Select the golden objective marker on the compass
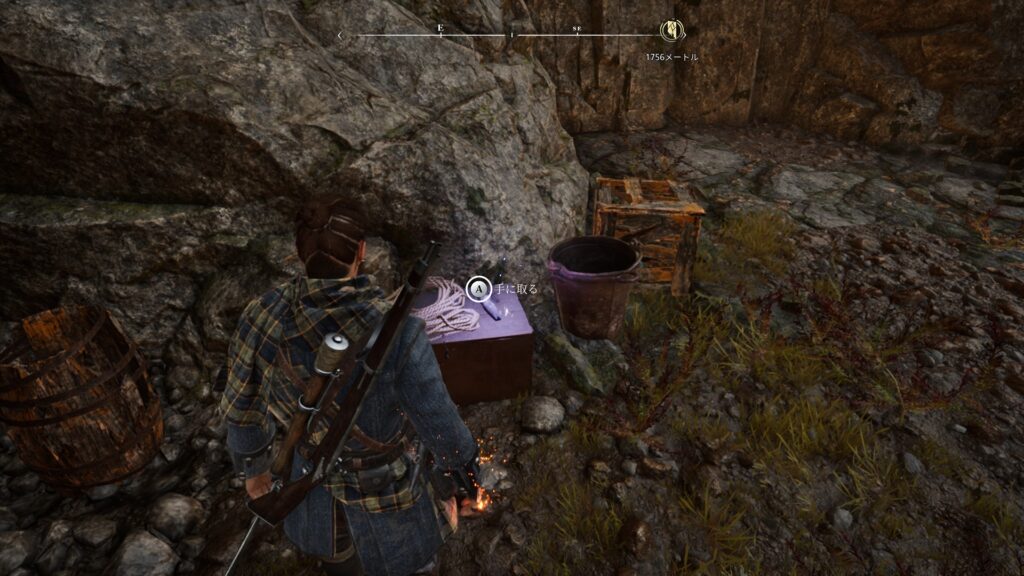1024x576 pixels. click(669, 31)
